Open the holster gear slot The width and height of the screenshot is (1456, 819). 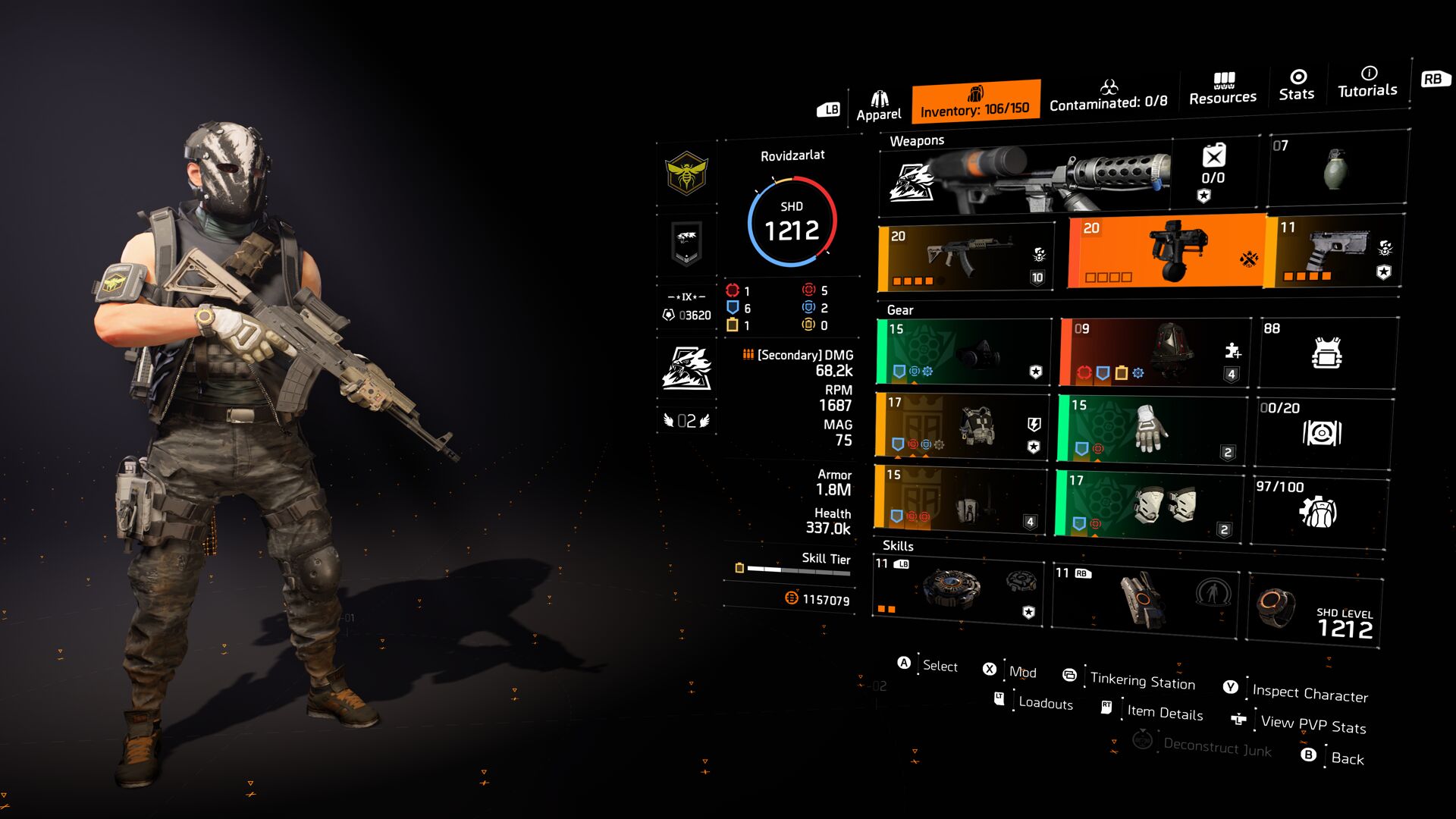(961, 500)
